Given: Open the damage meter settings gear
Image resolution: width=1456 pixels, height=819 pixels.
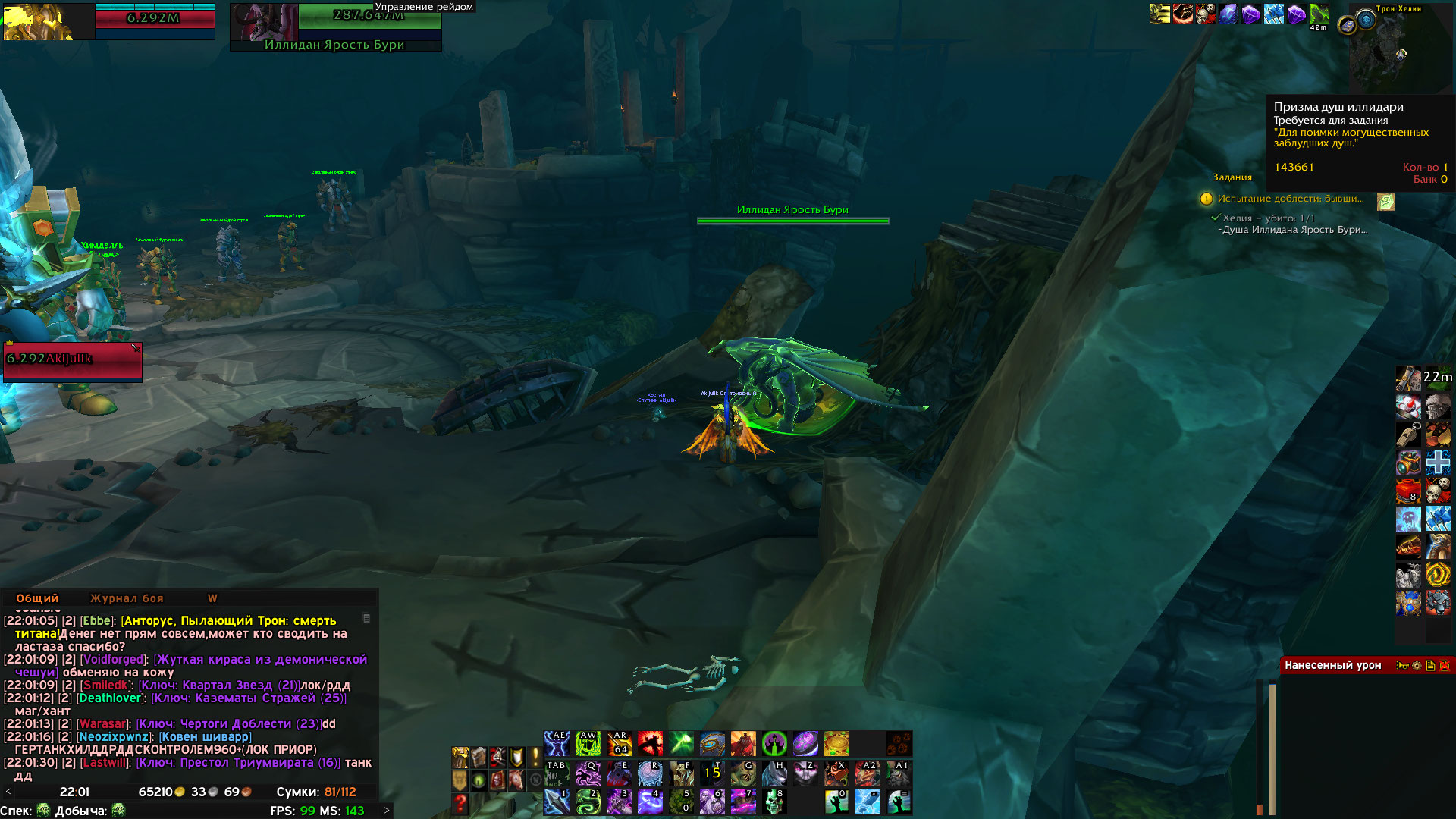Looking at the screenshot, I should pyautogui.click(x=1417, y=665).
